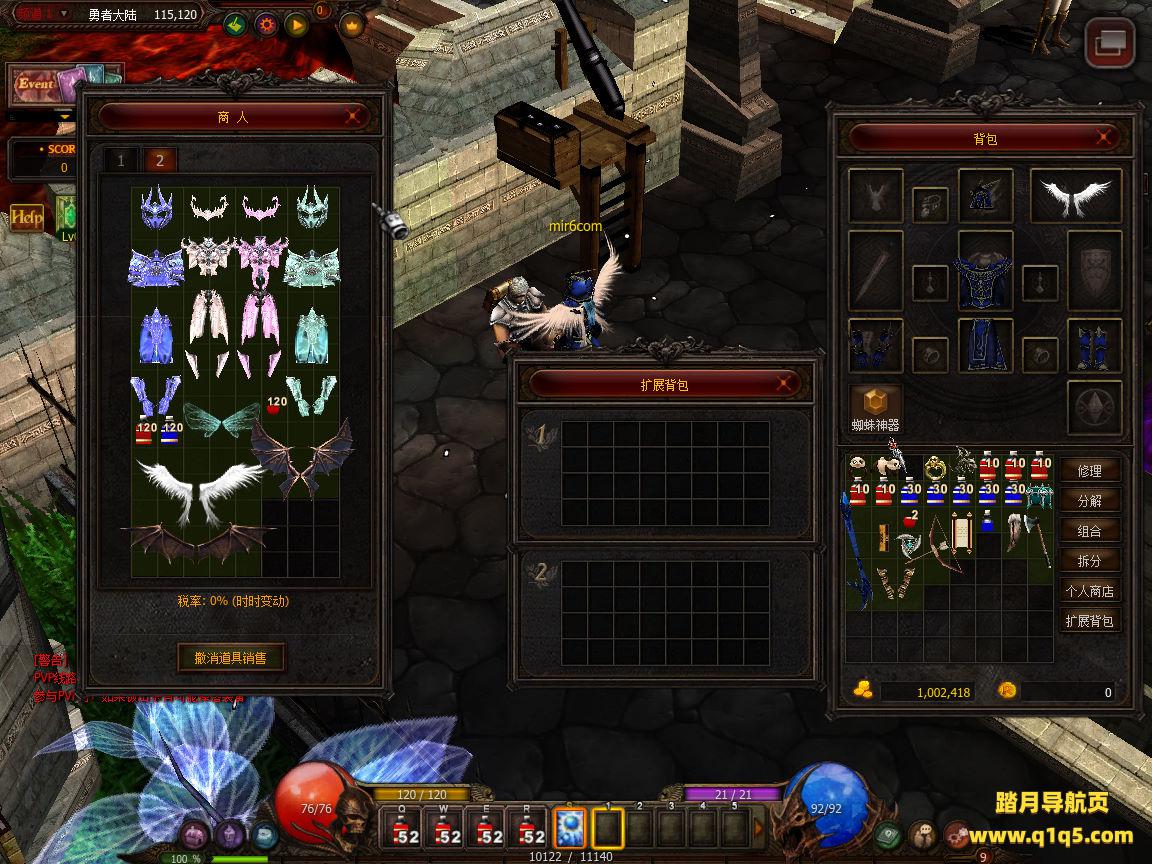
Task: Select the white angel wings in merchant shop
Action: pyautogui.click(x=195, y=488)
